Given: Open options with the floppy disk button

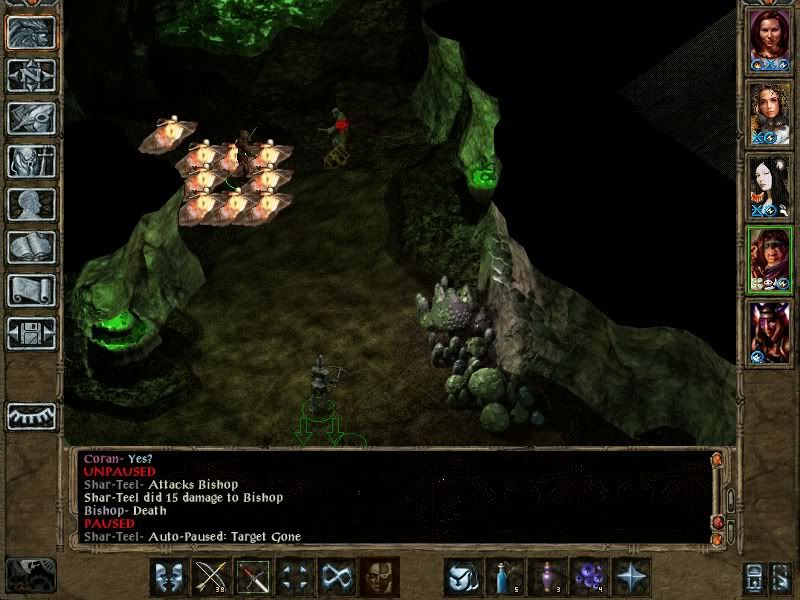Looking at the screenshot, I should tap(31, 333).
